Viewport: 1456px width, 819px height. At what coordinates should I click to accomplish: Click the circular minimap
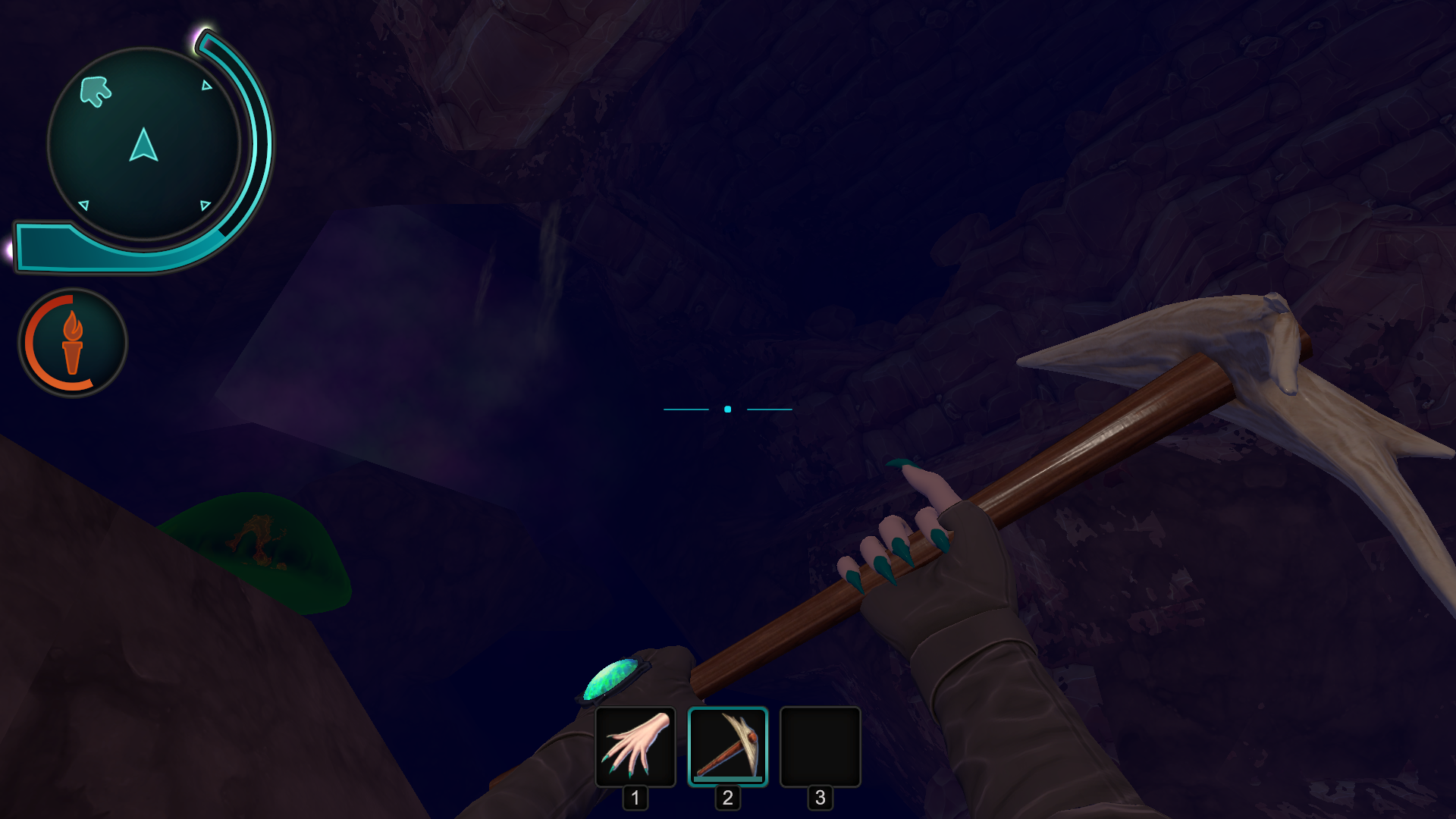point(144,144)
